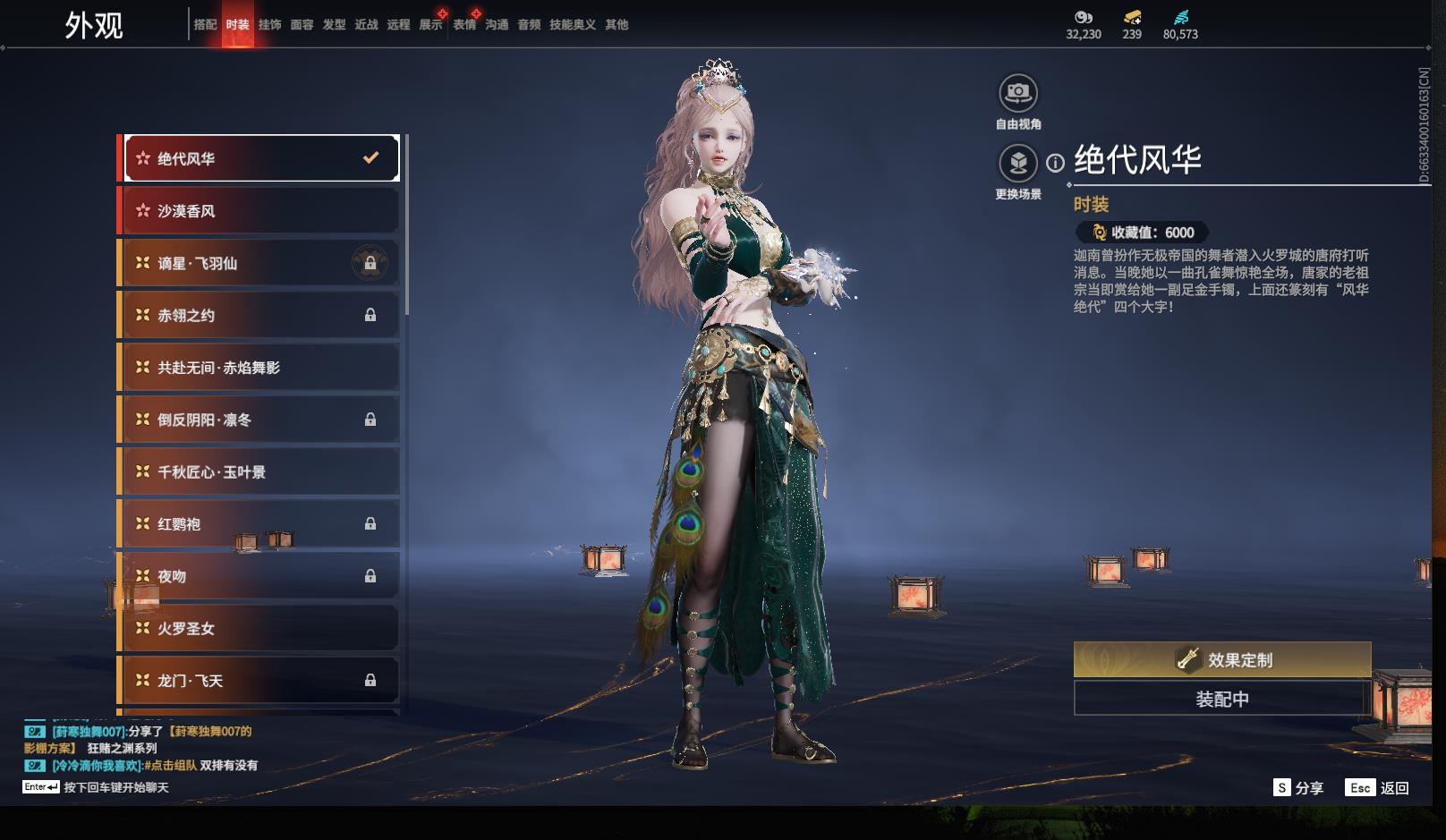Click the 分享 share button
The width and height of the screenshot is (1446, 840).
(1298, 787)
